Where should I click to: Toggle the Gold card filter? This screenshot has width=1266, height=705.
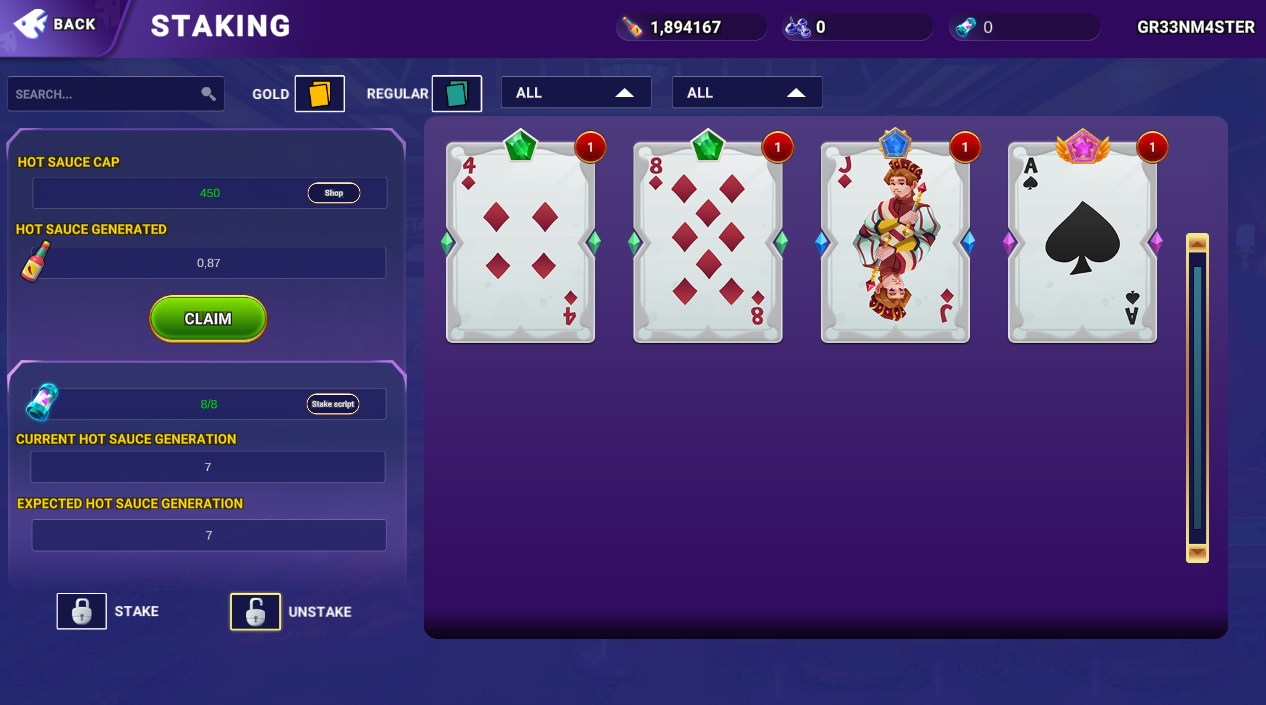pyautogui.click(x=319, y=94)
